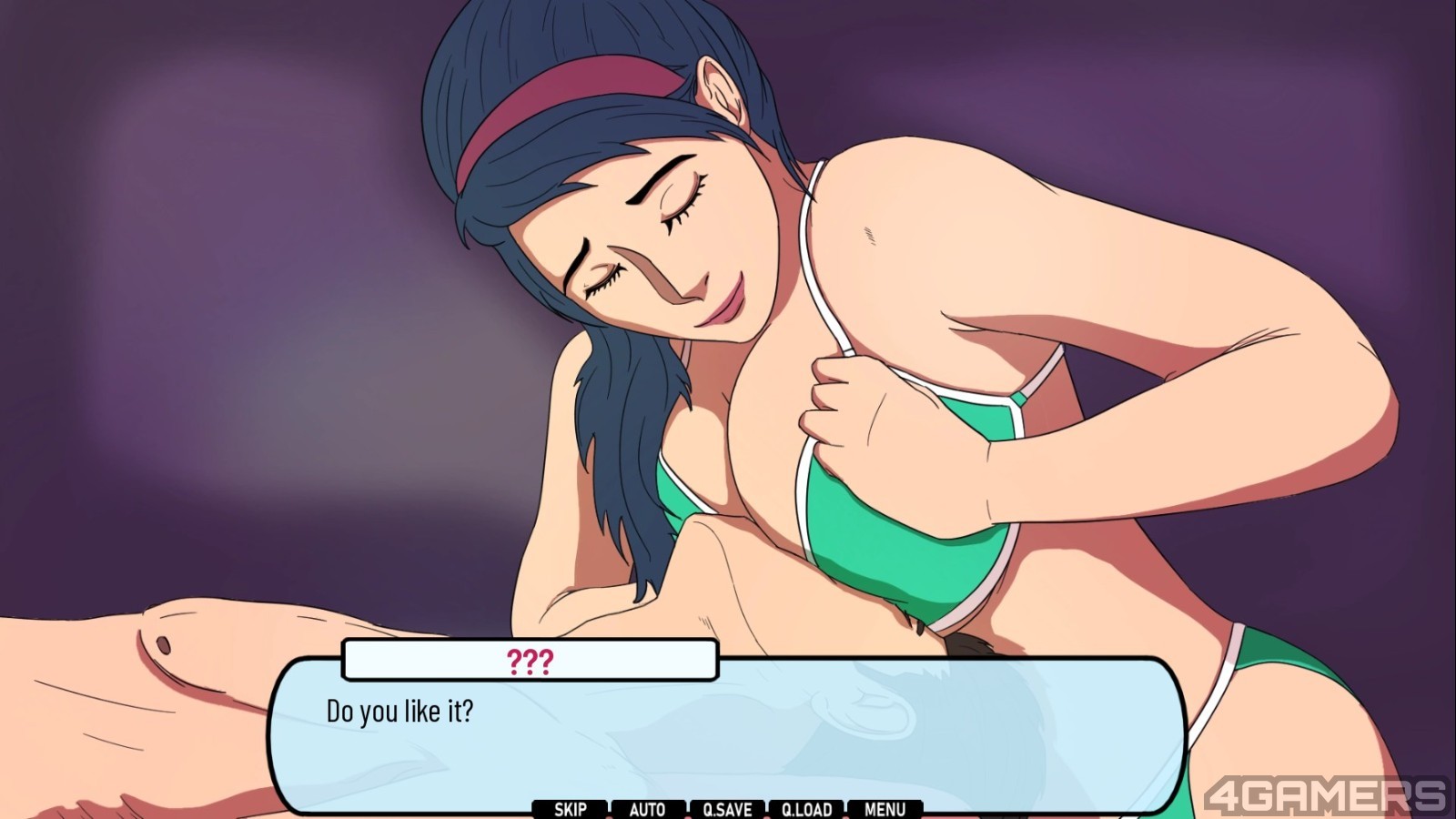Open the MENU button

tap(885, 809)
